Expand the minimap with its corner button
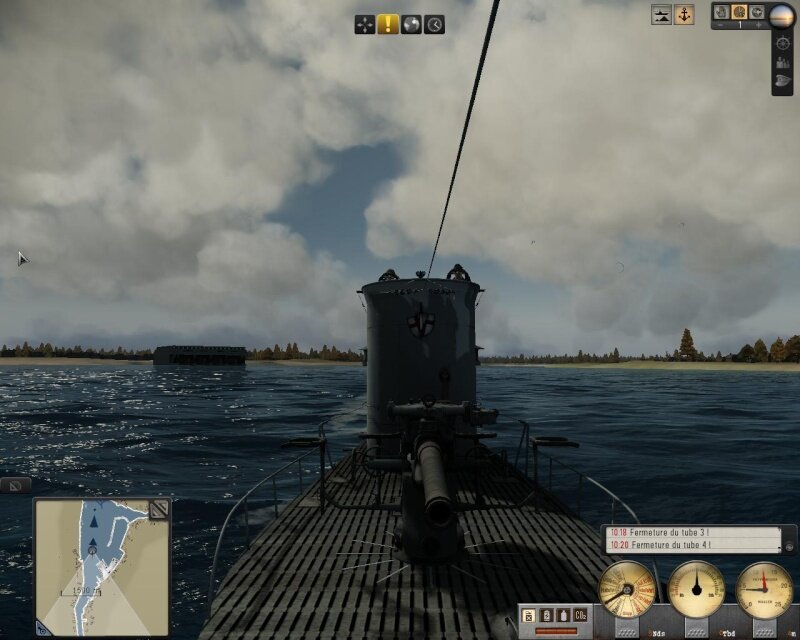800x640 pixels. click(158, 510)
